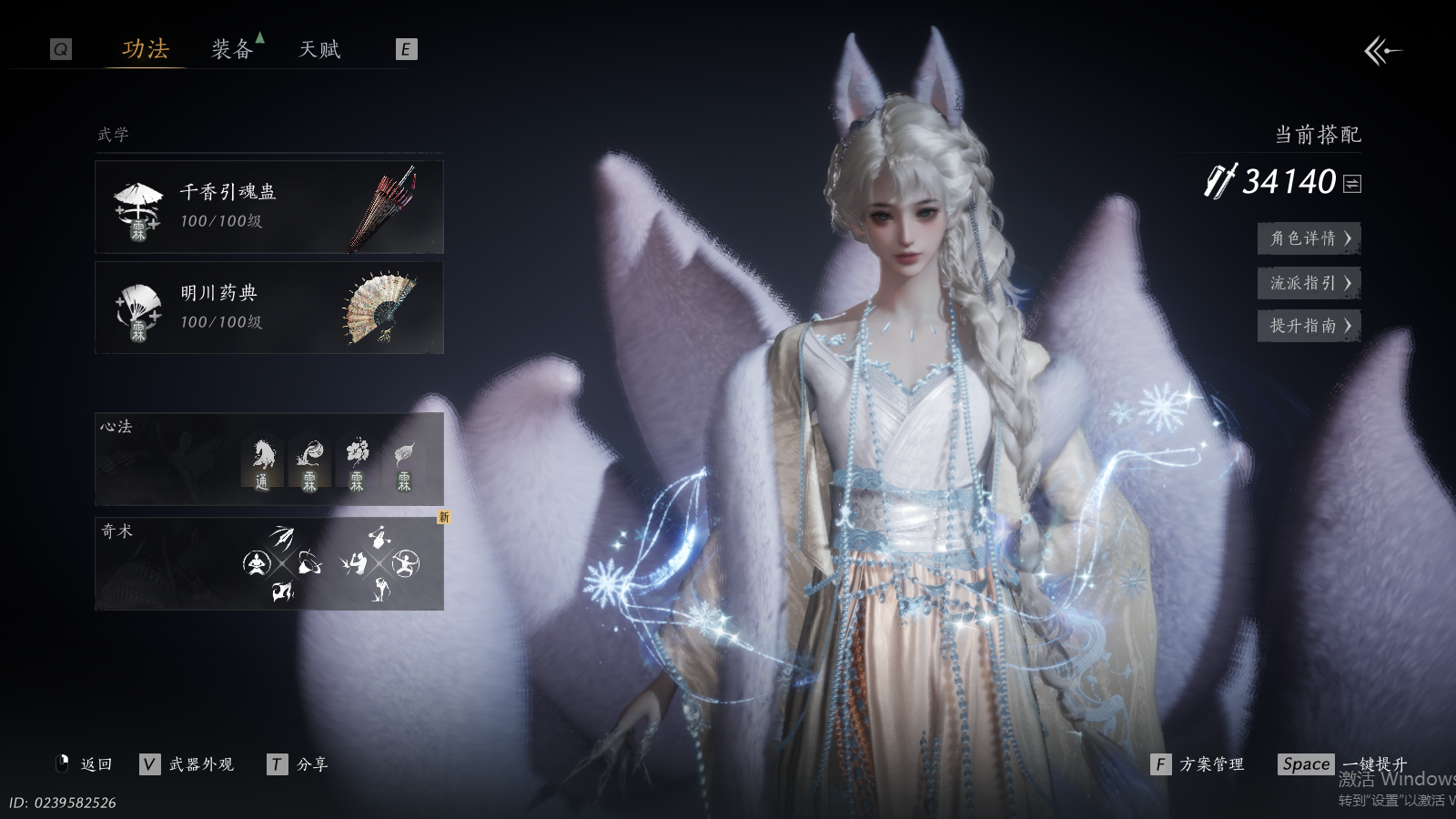
Task: Open the 心法 inner skills panel
Action: click(269, 460)
